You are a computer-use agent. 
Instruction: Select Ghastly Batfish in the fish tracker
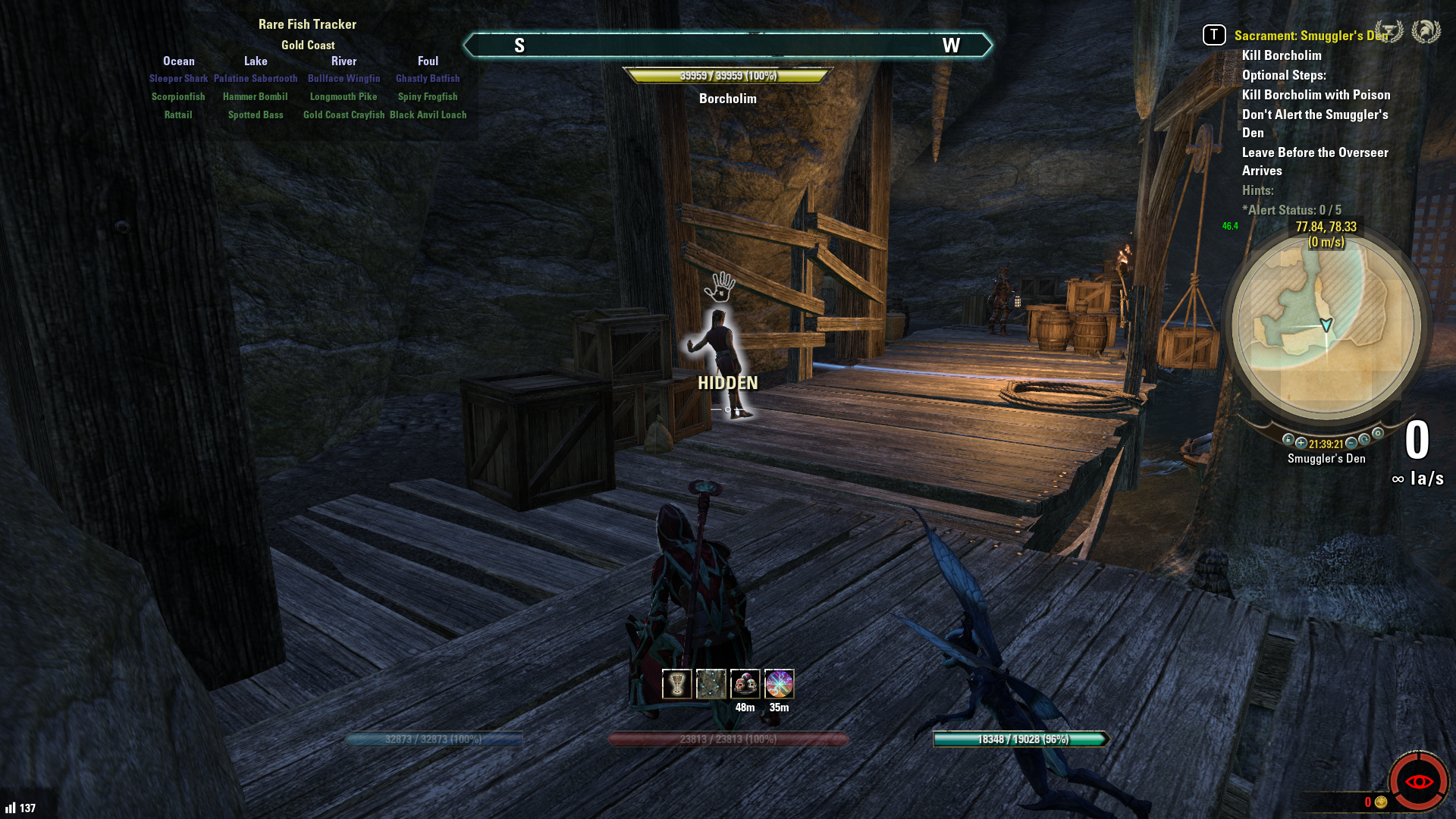coord(428,79)
